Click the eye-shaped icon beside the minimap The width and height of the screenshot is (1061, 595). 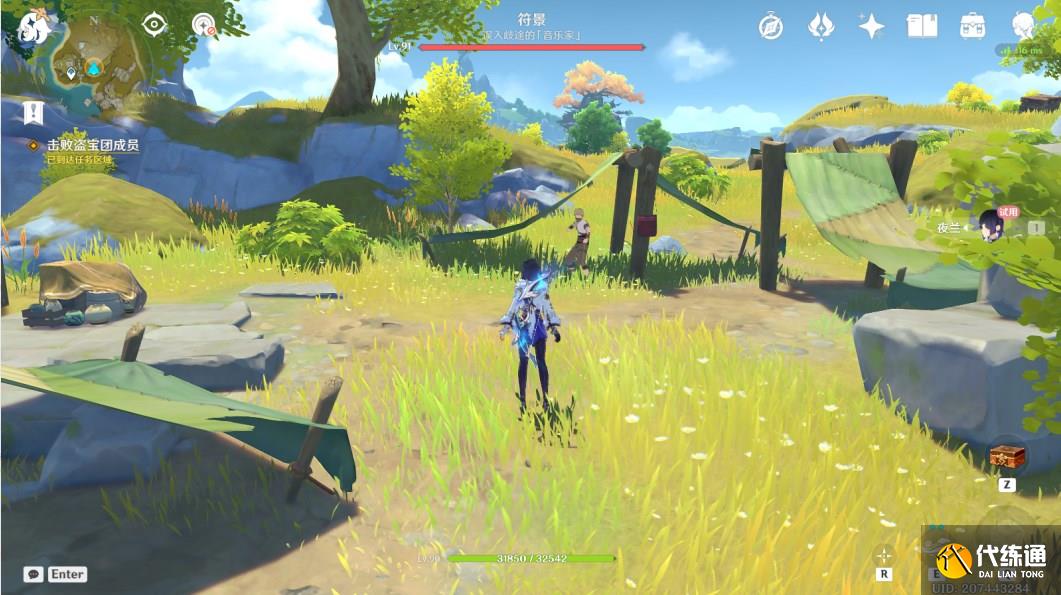tap(154, 24)
